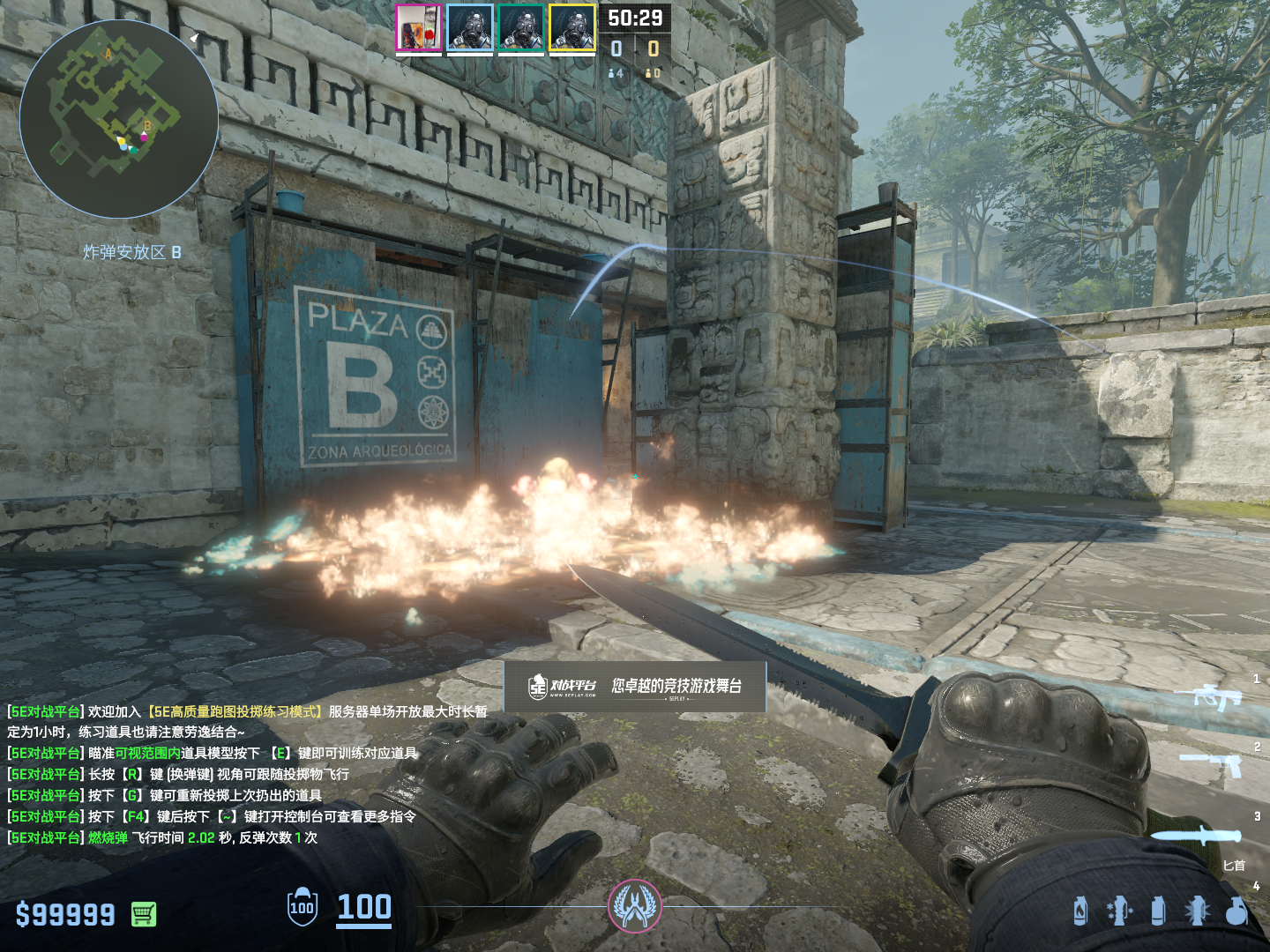This screenshot has height=952, width=1270.
Task: Open the radar minimap
Action: [x=119, y=119]
